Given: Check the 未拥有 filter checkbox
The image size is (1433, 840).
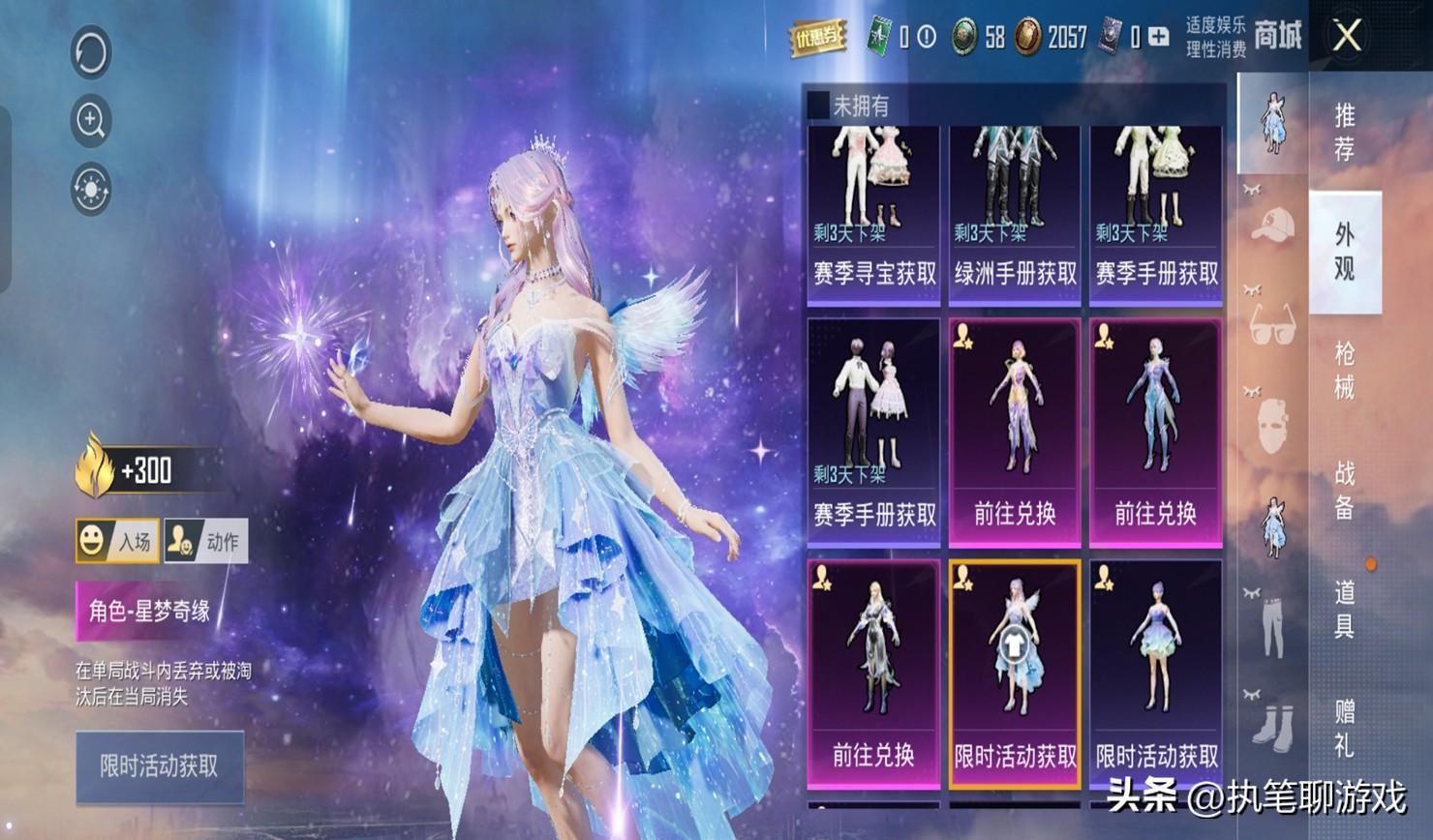Looking at the screenshot, I should pos(819,105).
